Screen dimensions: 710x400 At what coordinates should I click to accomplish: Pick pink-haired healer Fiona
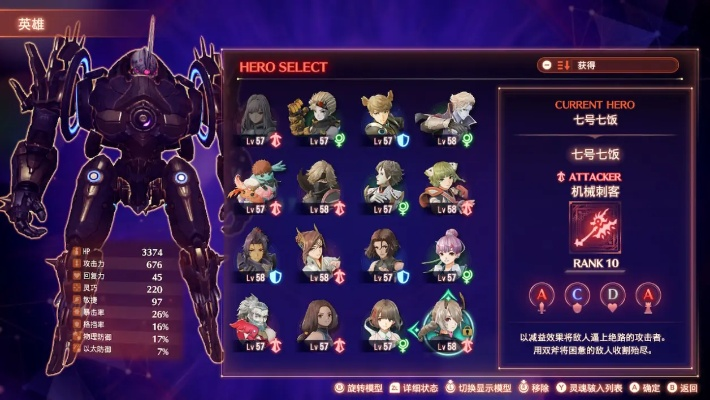click(x=446, y=250)
